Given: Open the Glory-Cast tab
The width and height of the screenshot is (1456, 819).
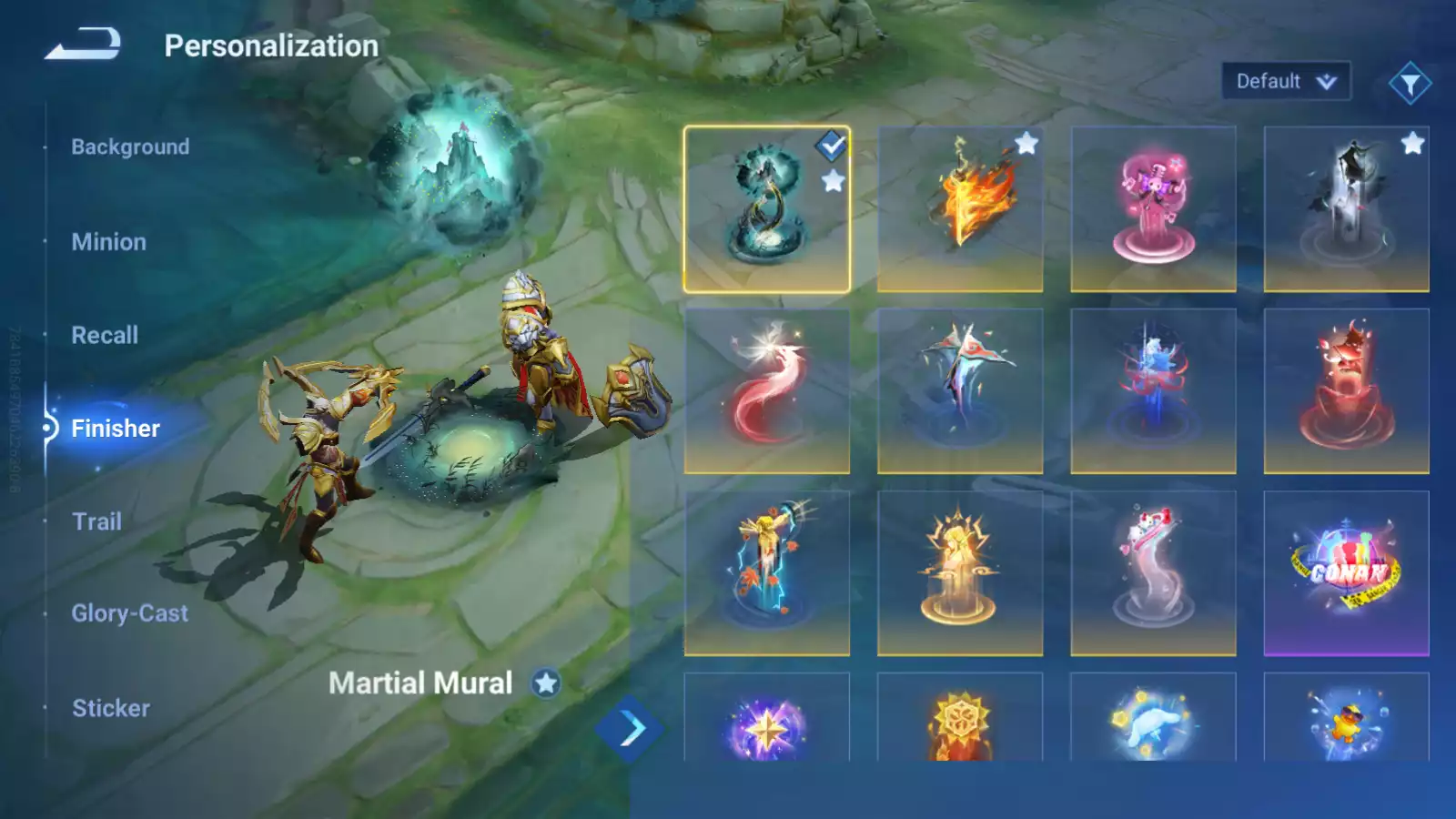Looking at the screenshot, I should [x=129, y=613].
